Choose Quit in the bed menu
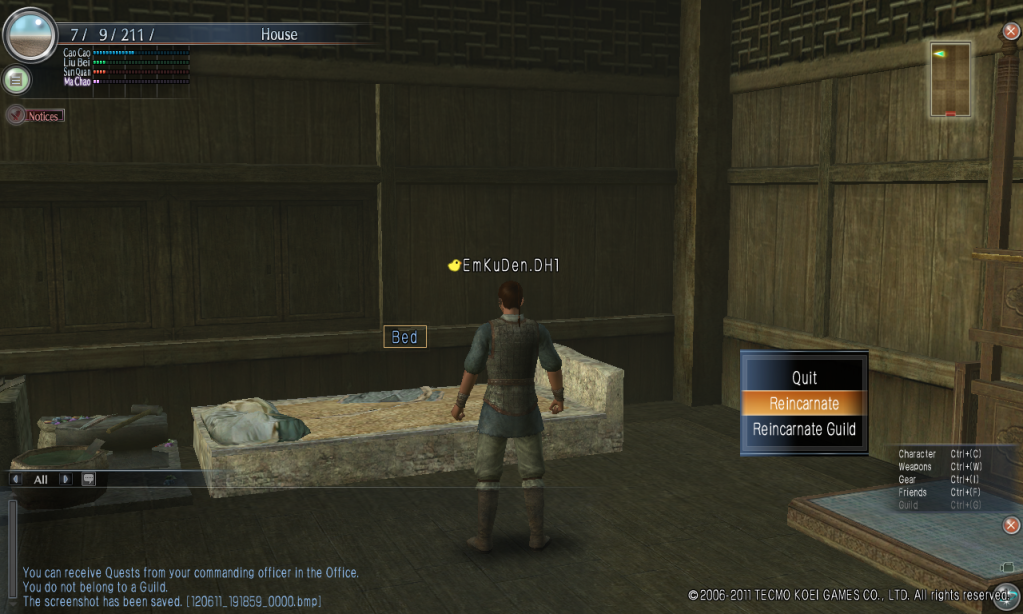 tap(804, 378)
